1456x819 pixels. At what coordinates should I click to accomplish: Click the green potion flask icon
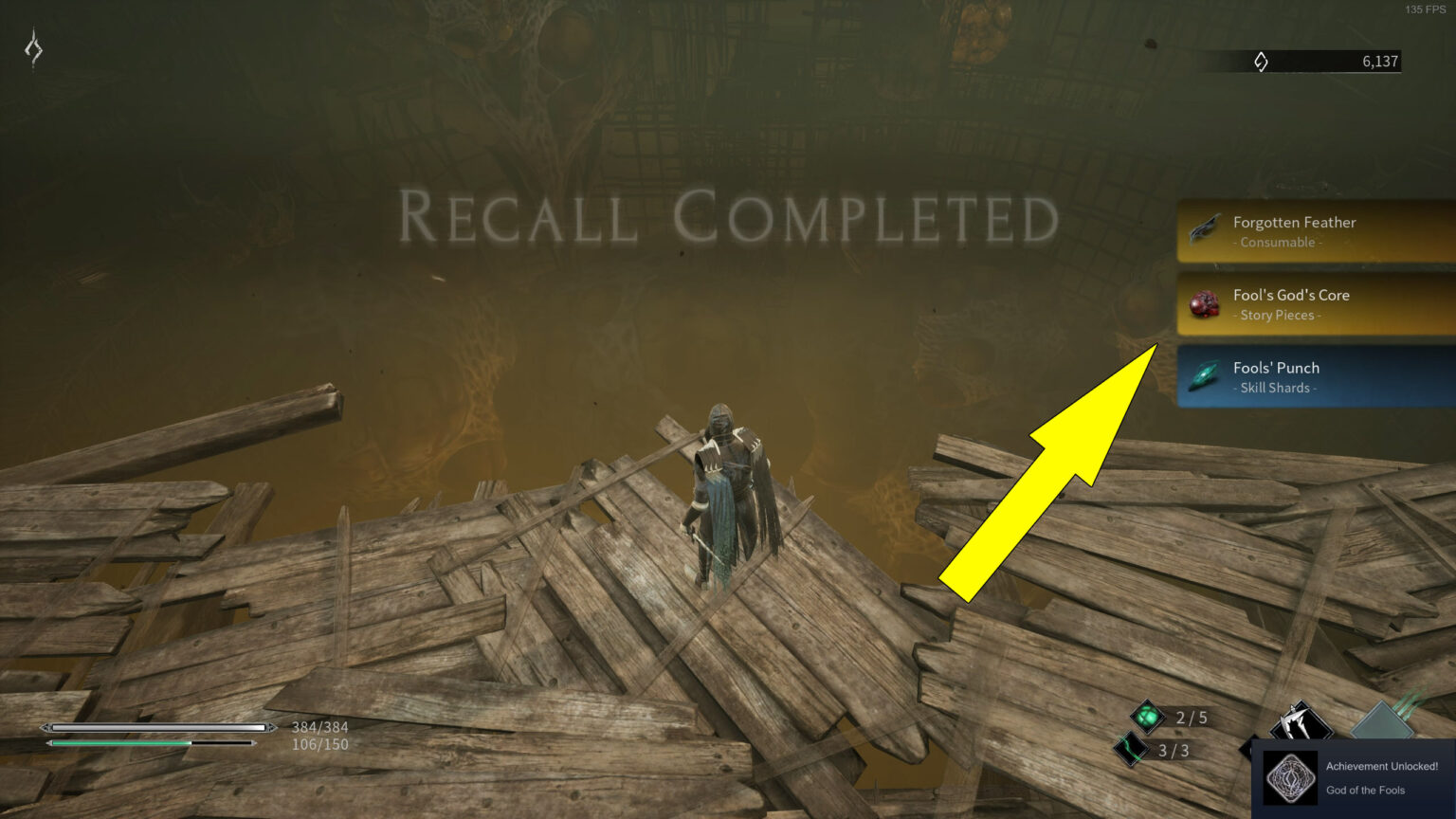1146,717
